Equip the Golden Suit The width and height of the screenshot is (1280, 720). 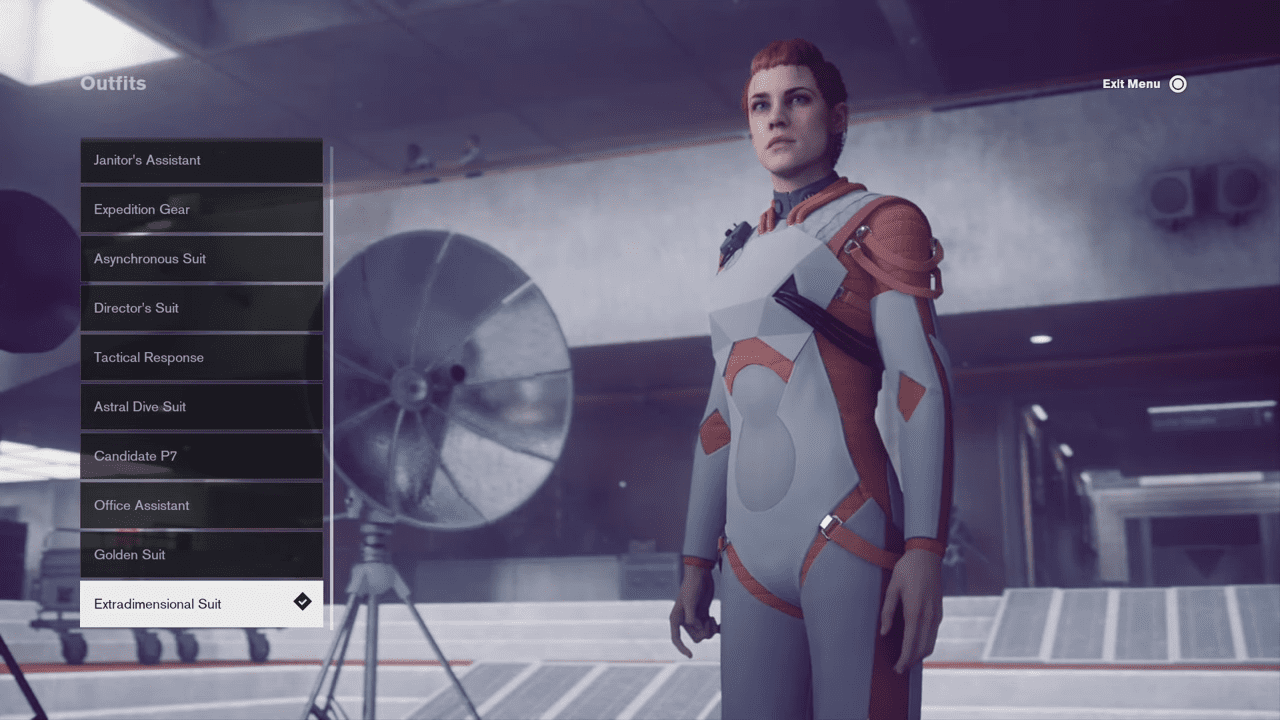(201, 555)
